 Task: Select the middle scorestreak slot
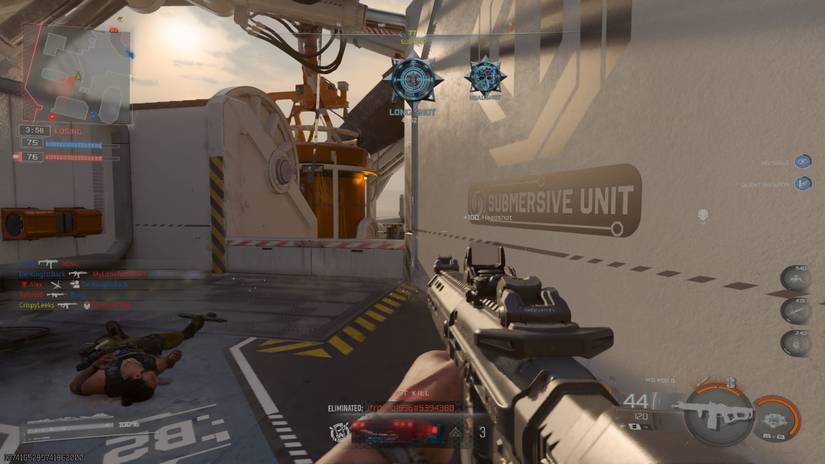click(x=797, y=309)
